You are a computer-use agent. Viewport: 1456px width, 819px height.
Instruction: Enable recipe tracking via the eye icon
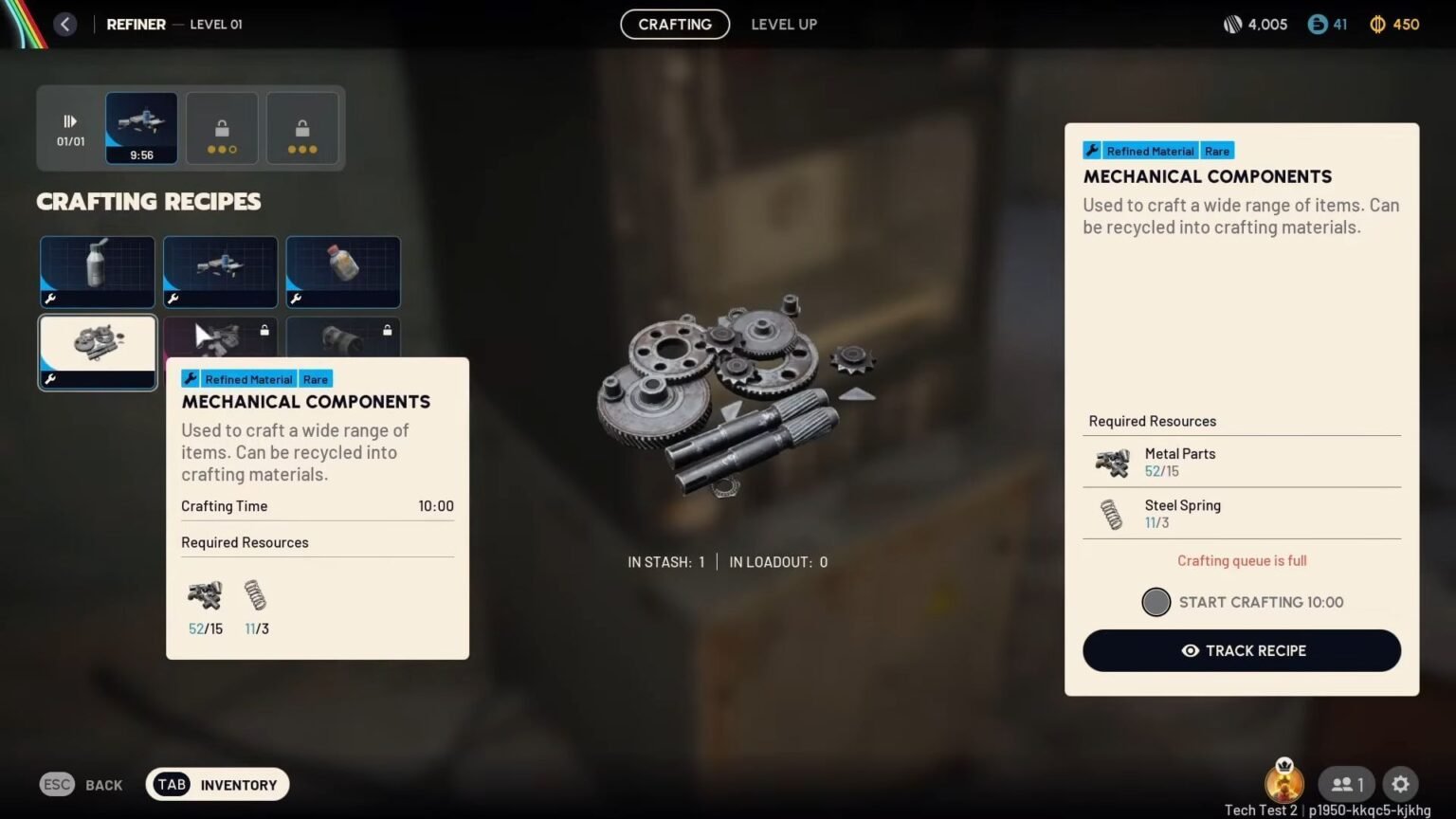1190,651
